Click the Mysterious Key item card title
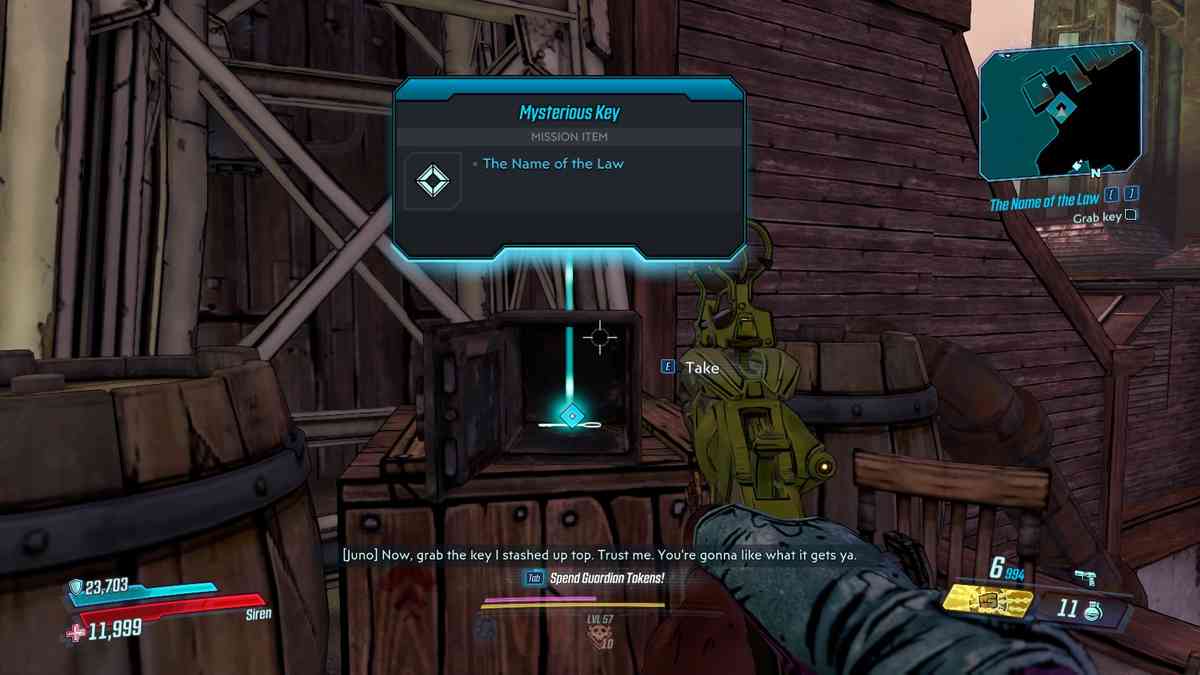 pyautogui.click(x=568, y=113)
